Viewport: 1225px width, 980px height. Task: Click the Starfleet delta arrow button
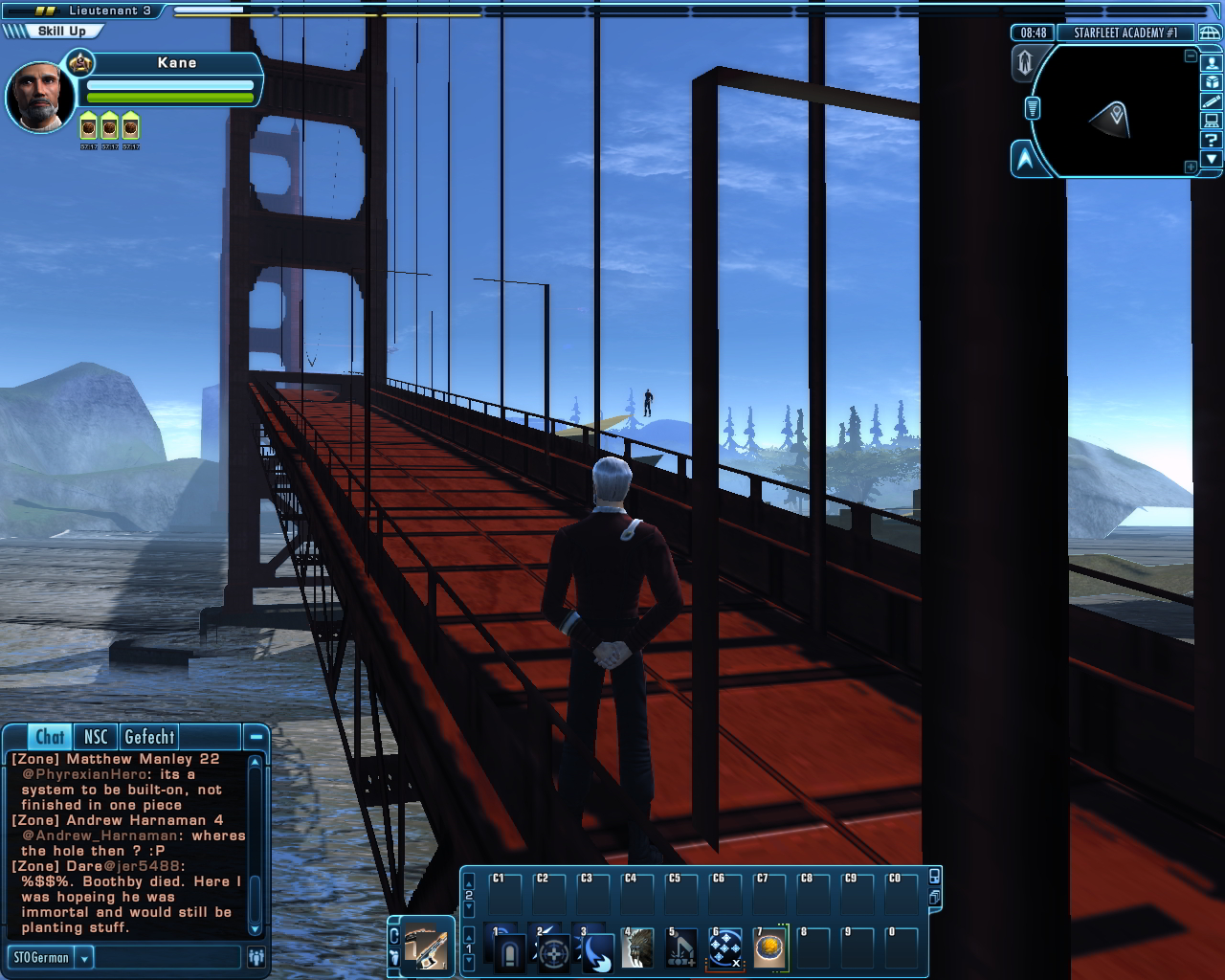pos(1025,159)
